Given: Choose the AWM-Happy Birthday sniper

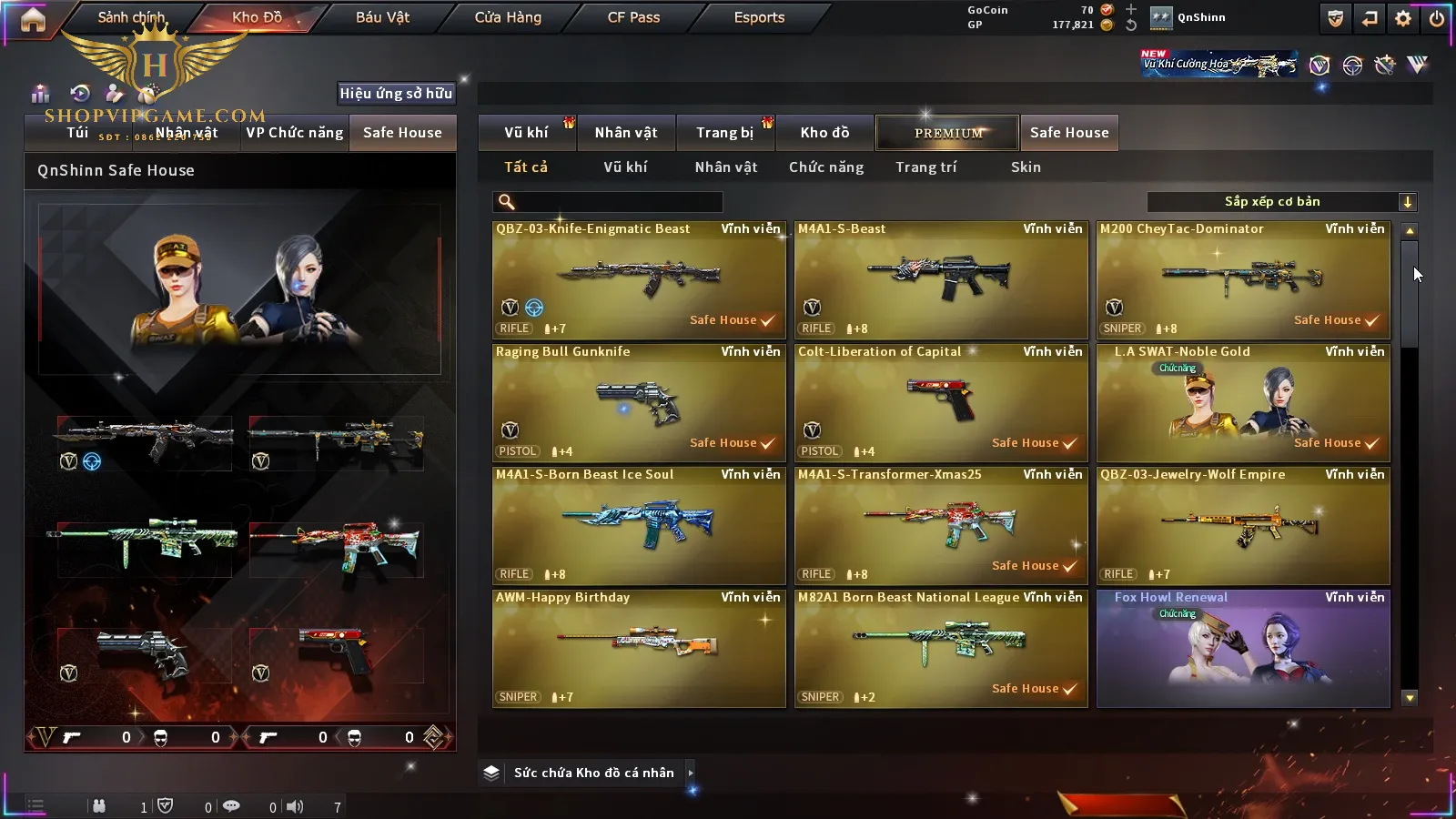Looking at the screenshot, I should coord(639,648).
